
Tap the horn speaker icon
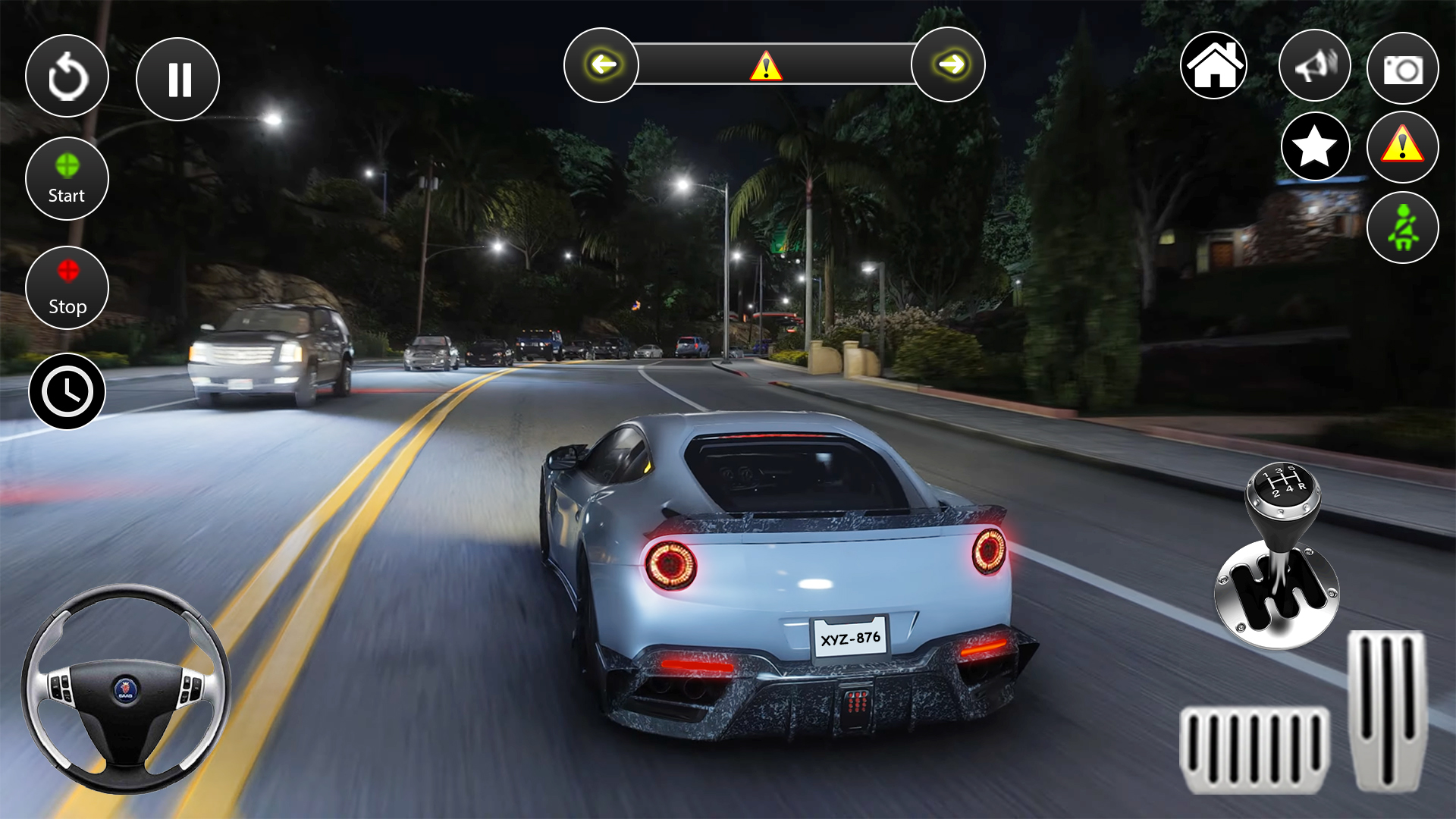[x=1314, y=67]
